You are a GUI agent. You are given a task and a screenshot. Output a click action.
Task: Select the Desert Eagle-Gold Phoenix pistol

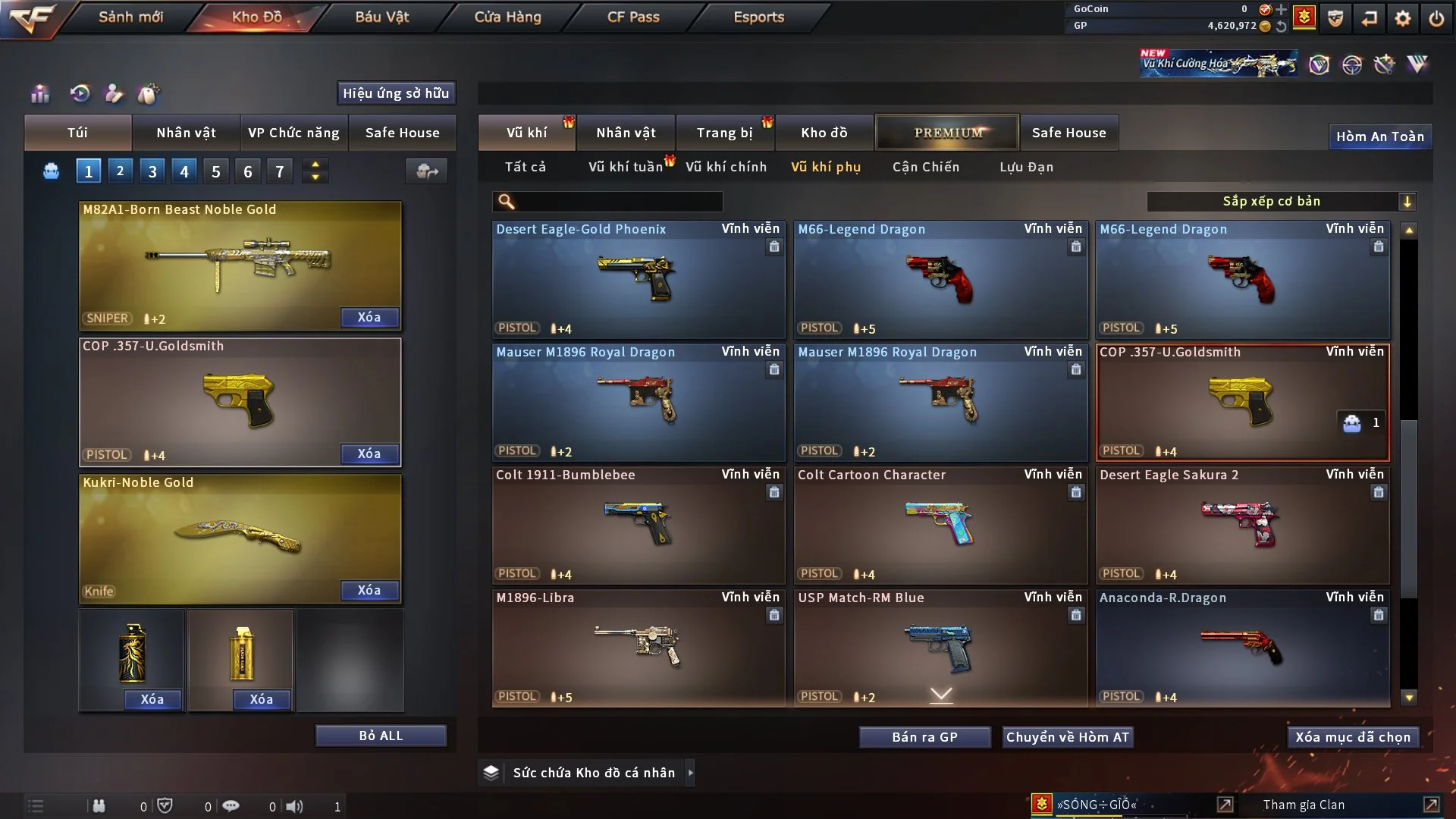point(638,280)
